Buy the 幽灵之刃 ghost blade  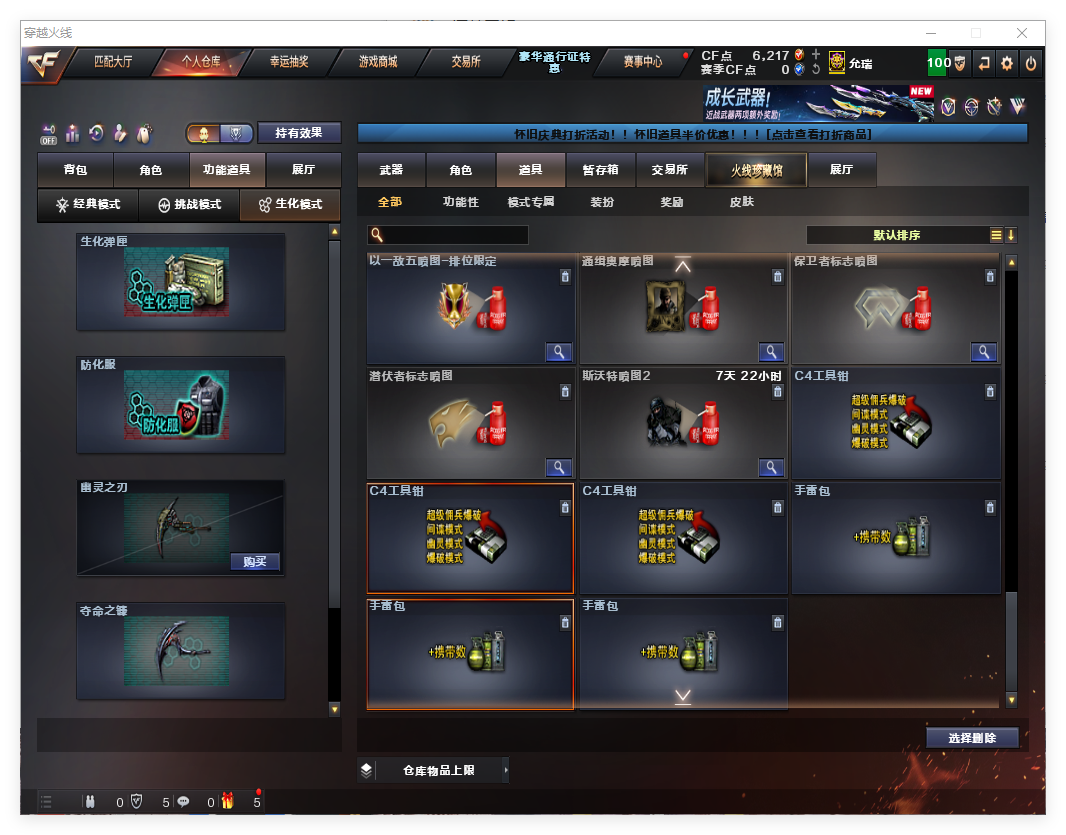tap(255, 561)
